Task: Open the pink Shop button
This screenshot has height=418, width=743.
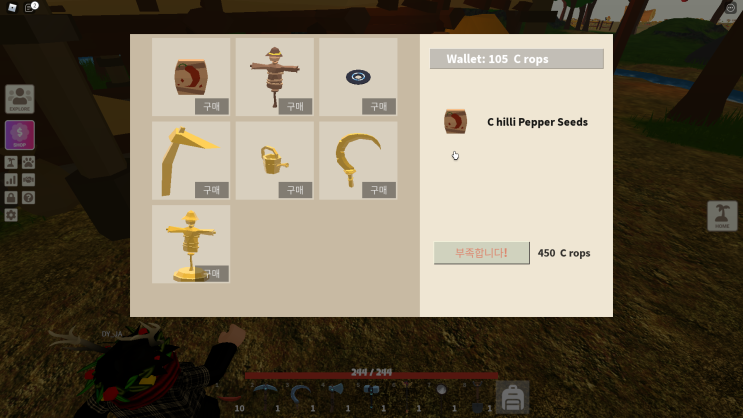Action: 20,135
